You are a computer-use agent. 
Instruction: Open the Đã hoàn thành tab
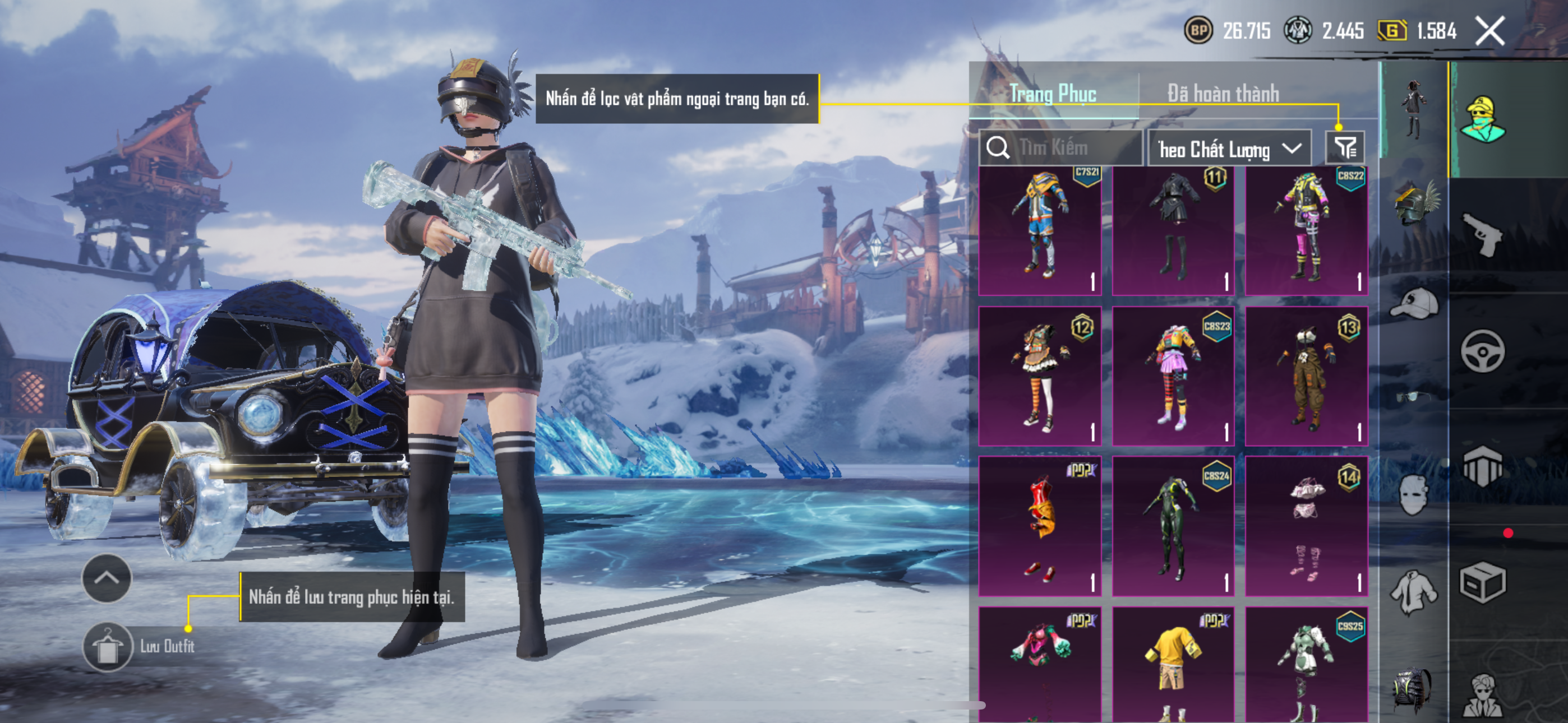(1223, 94)
